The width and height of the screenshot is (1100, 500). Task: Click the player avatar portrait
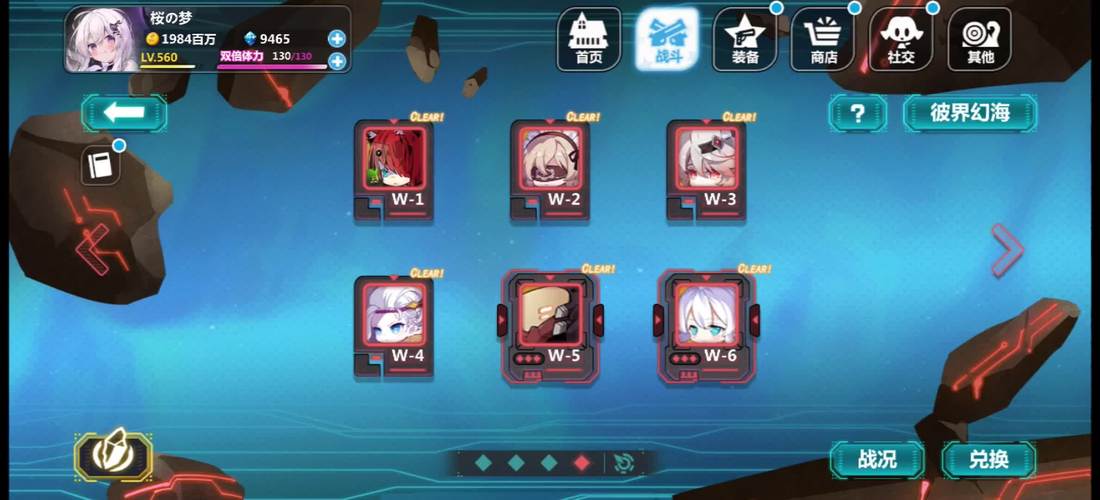[x=101, y=40]
